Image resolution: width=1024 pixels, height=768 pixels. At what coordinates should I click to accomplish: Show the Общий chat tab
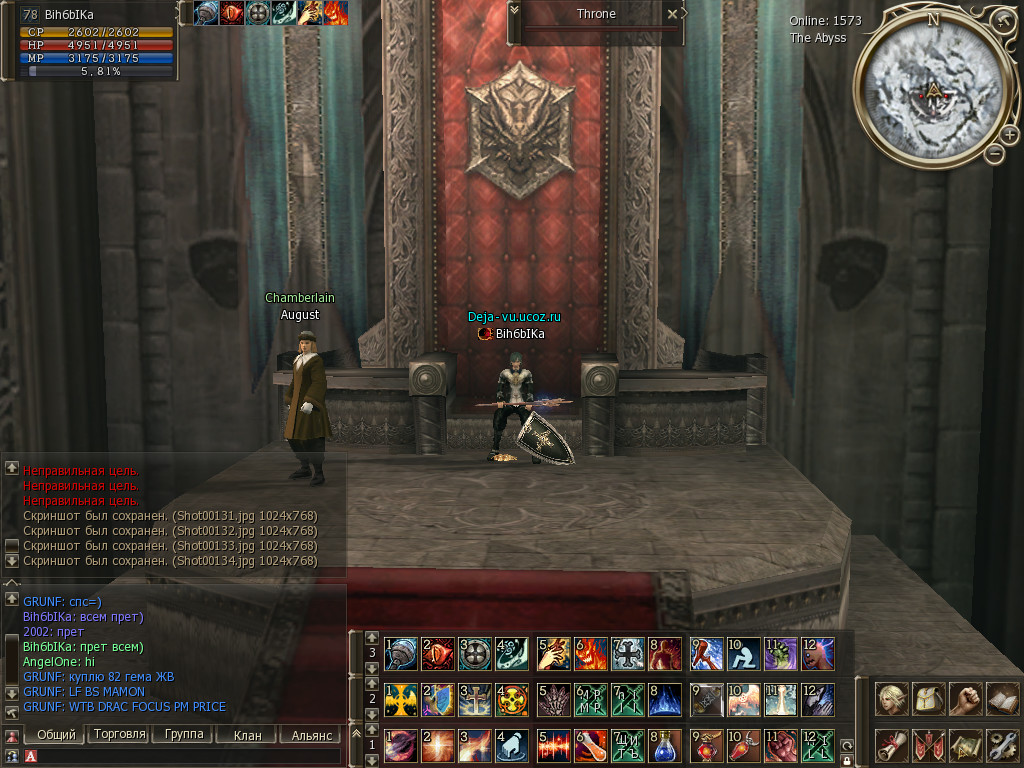coord(56,735)
